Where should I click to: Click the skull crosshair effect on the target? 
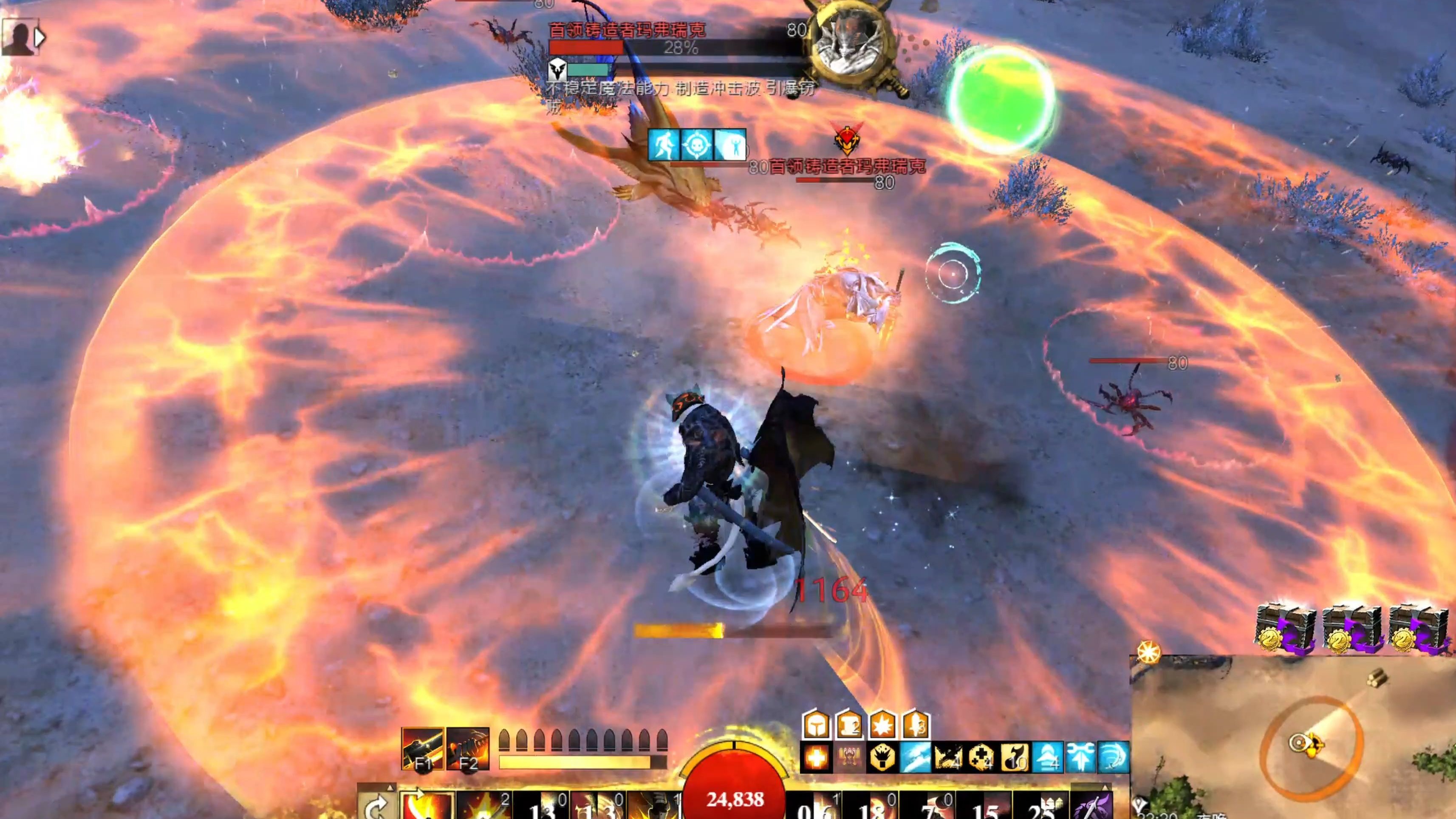click(x=697, y=145)
